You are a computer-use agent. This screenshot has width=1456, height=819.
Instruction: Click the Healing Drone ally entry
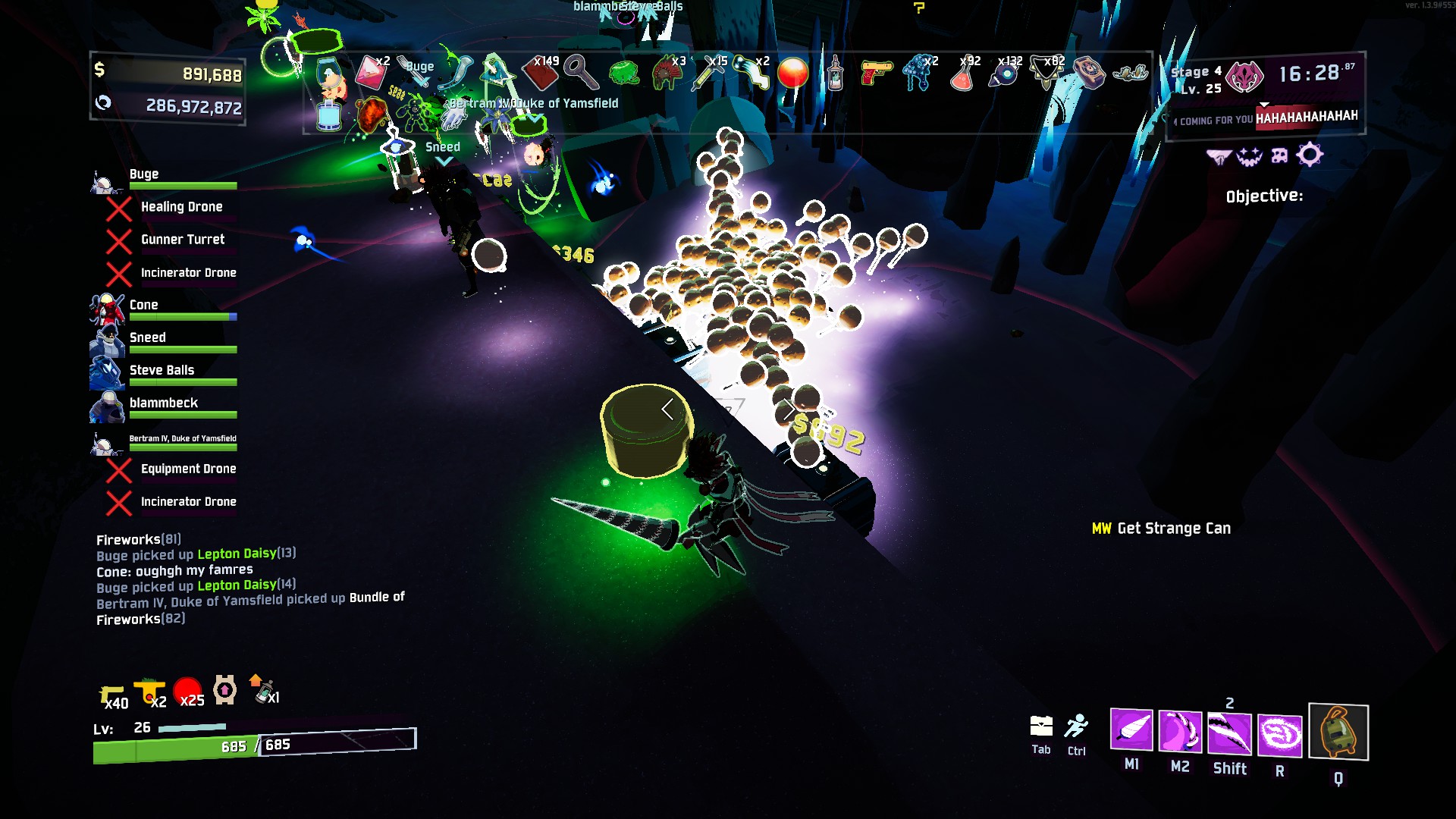pyautogui.click(x=181, y=207)
